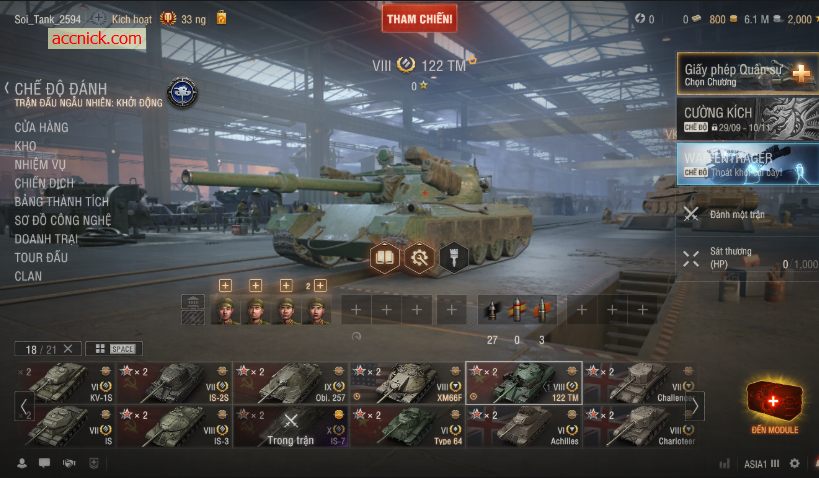Open the CHẾ ĐỘ ĐÁNH battle mode selector

60,89
